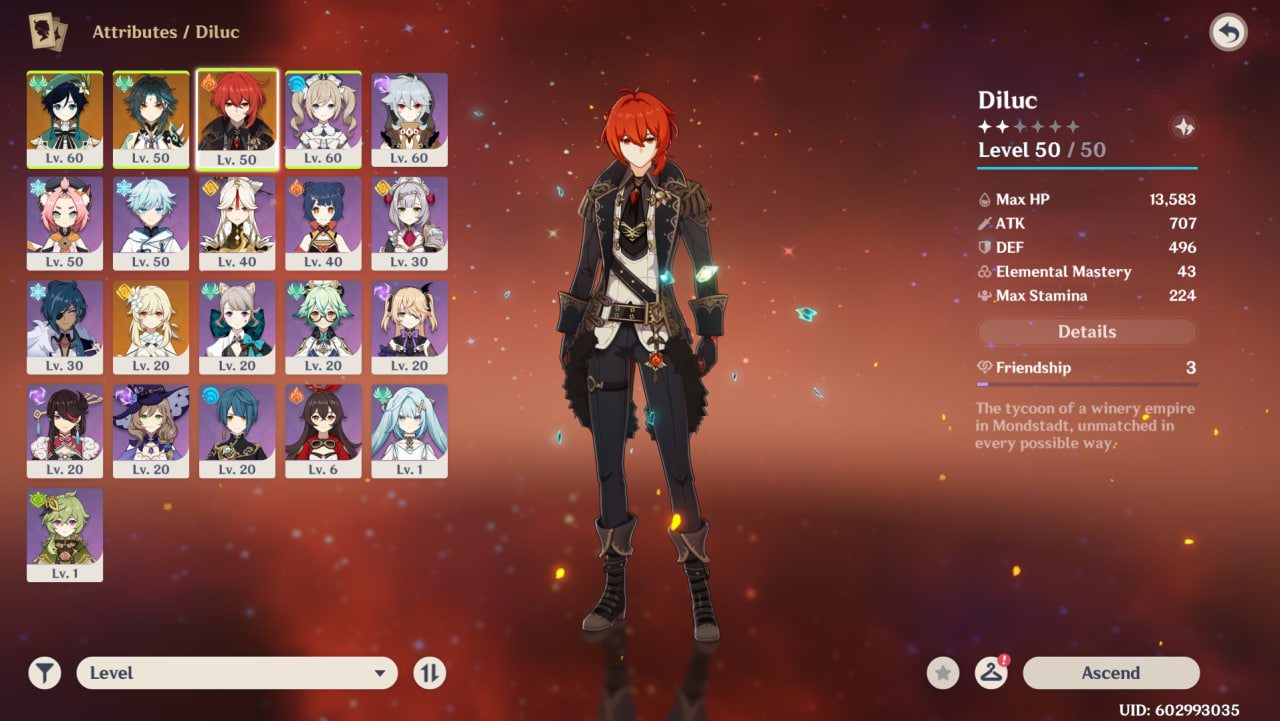The image size is (1280, 721).
Task: Pick Collei's level 1 portrait
Action: coord(65,534)
